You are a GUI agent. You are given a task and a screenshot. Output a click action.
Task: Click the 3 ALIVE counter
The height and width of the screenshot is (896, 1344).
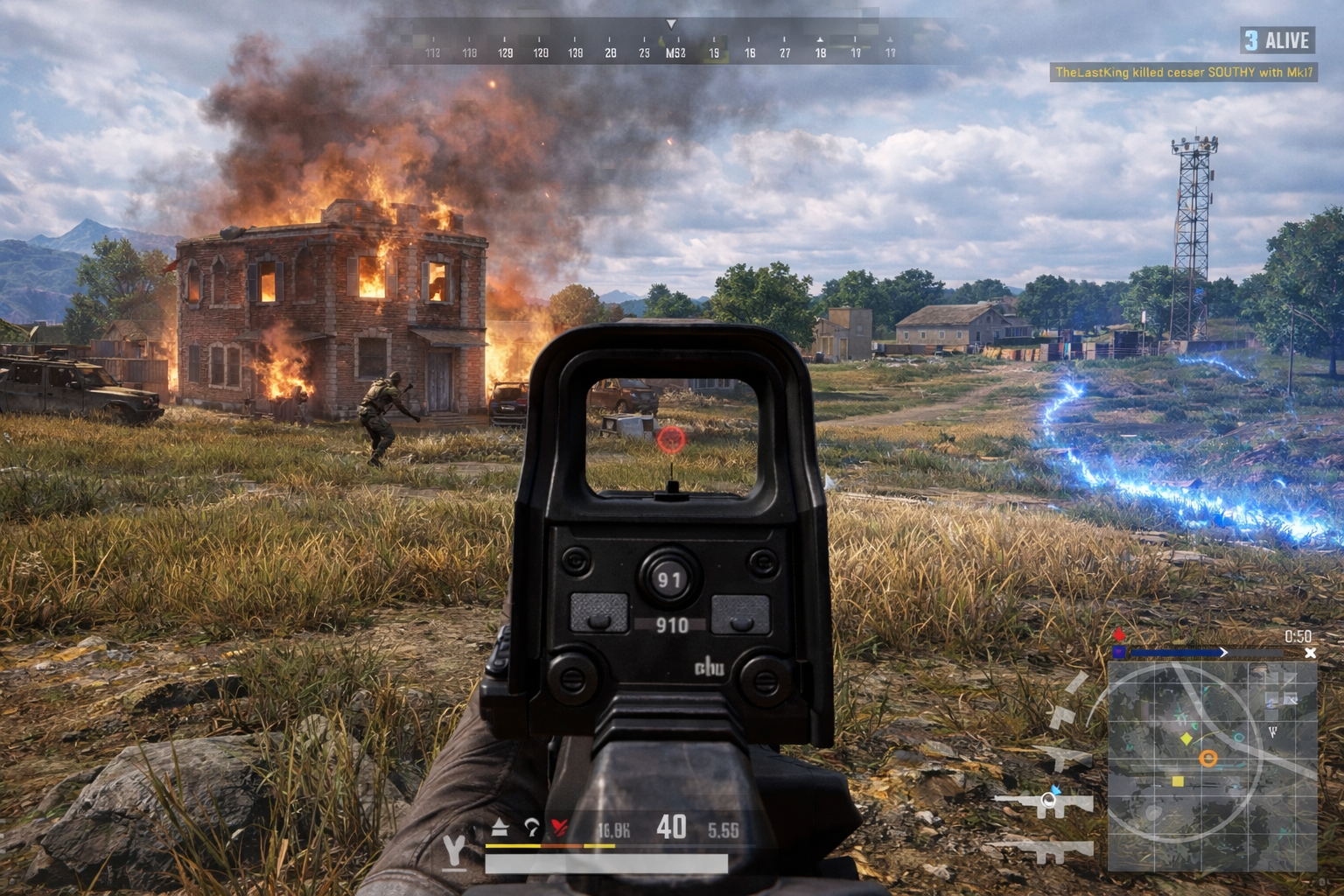(1277, 40)
